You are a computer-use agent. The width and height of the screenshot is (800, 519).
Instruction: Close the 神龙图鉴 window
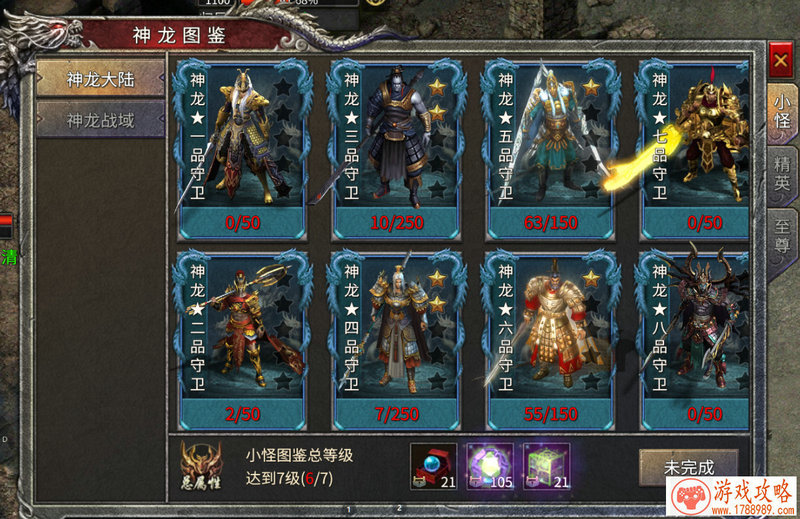pos(780,61)
